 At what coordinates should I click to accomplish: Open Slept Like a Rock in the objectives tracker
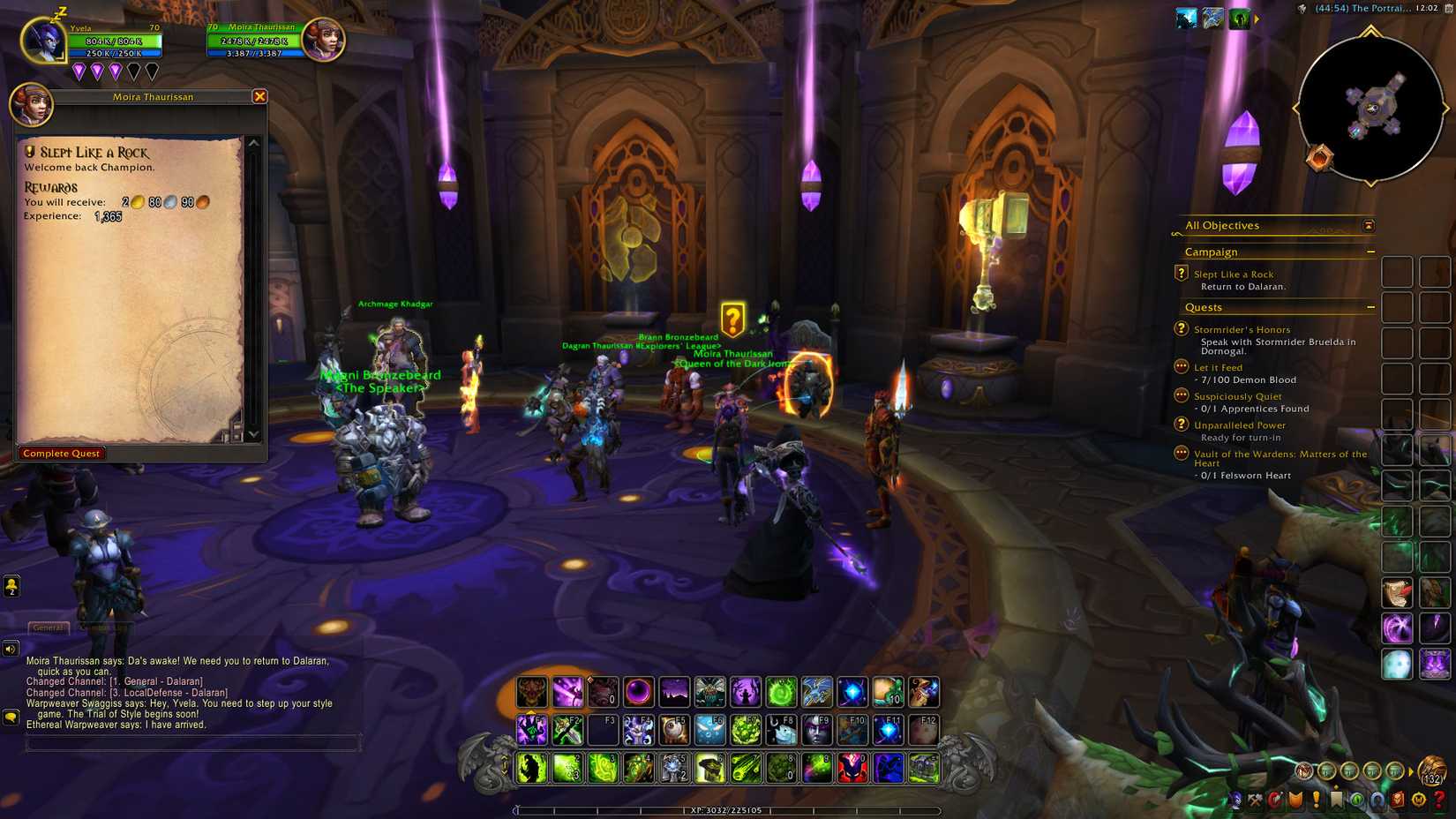pos(1234,274)
